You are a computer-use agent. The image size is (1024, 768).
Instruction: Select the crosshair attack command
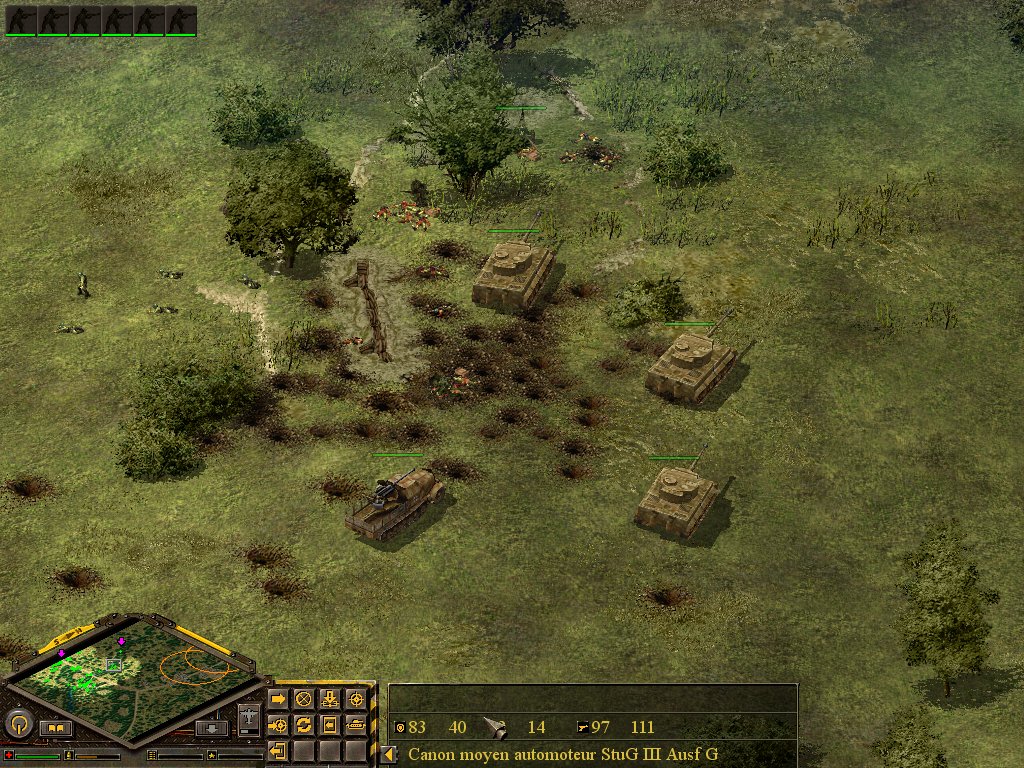(x=355, y=698)
